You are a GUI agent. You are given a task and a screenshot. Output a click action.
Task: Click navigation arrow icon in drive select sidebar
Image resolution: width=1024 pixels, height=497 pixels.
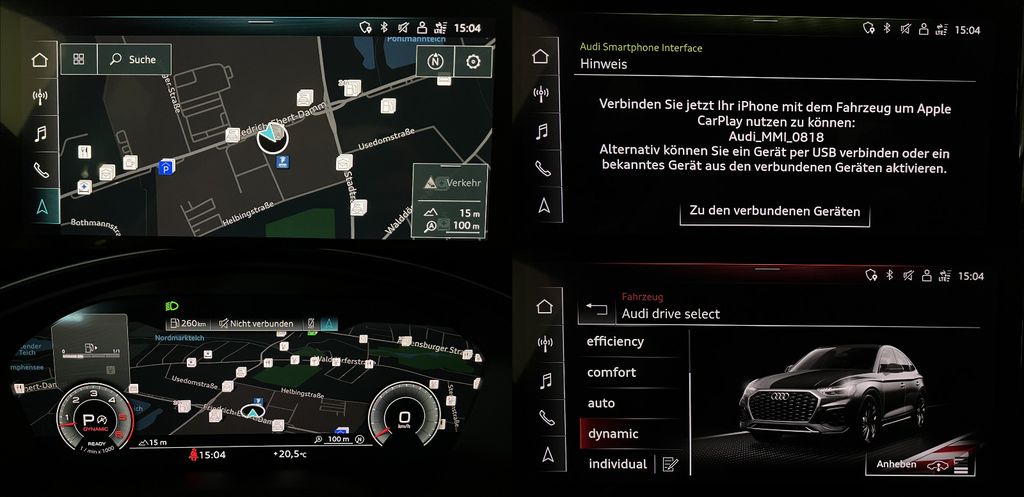click(544, 455)
